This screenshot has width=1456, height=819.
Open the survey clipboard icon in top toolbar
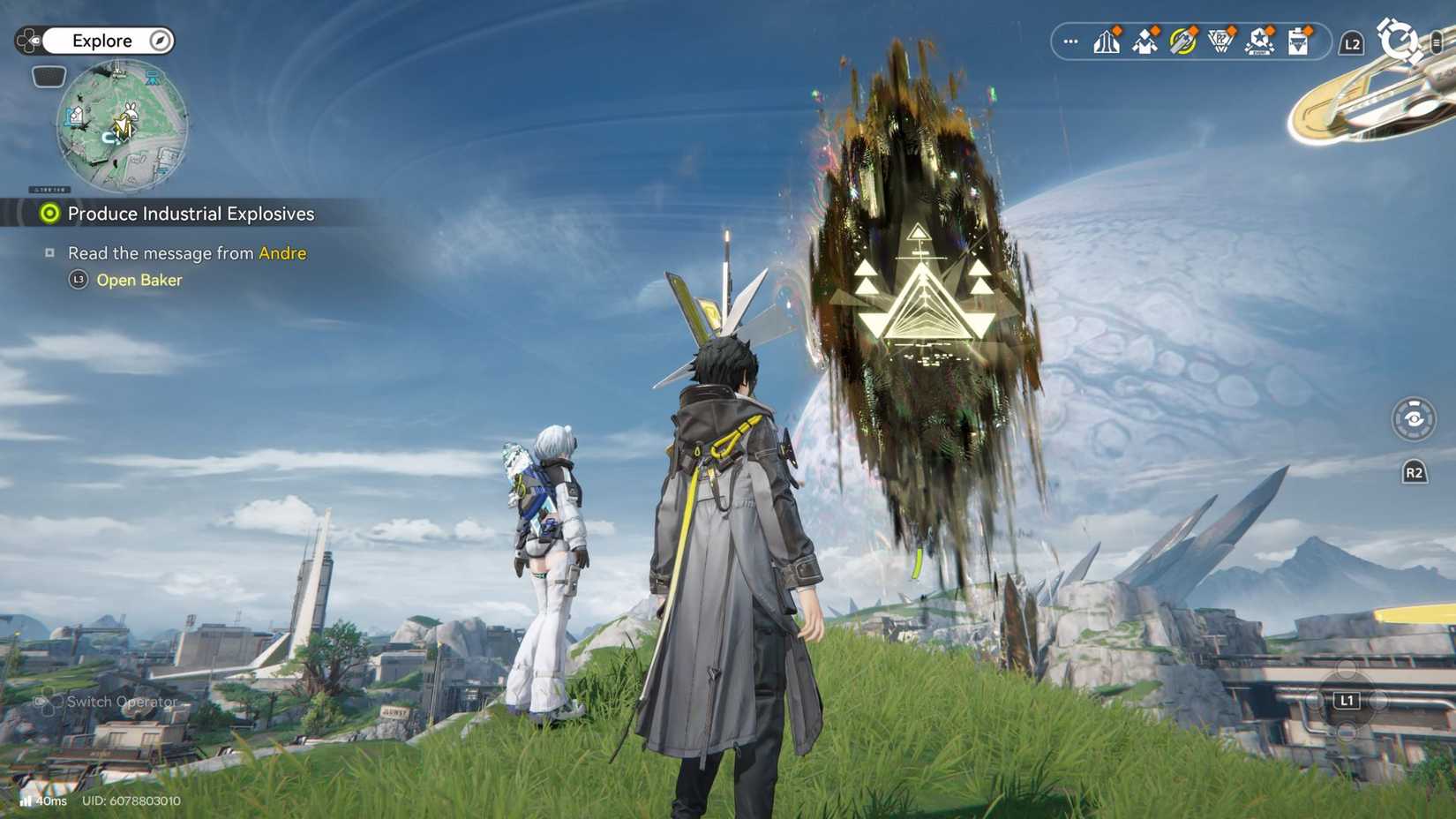click(1298, 41)
